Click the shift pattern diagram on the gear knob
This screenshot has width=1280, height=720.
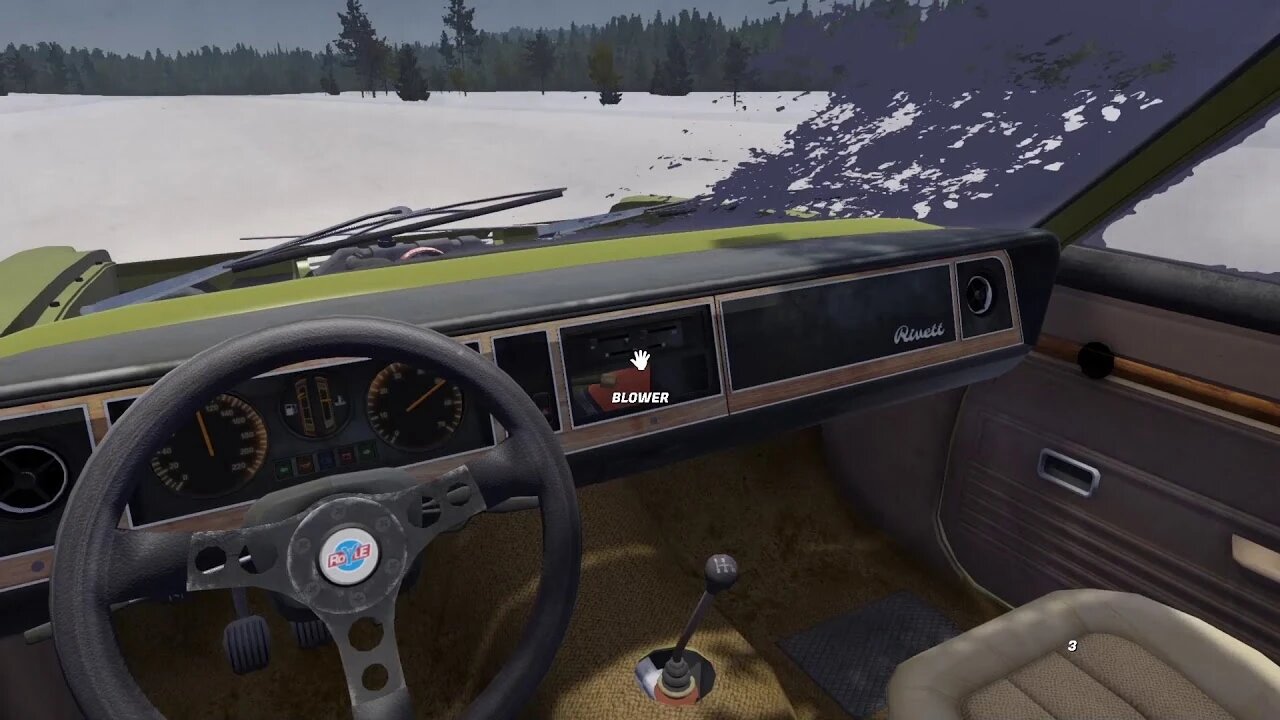click(723, 566)
